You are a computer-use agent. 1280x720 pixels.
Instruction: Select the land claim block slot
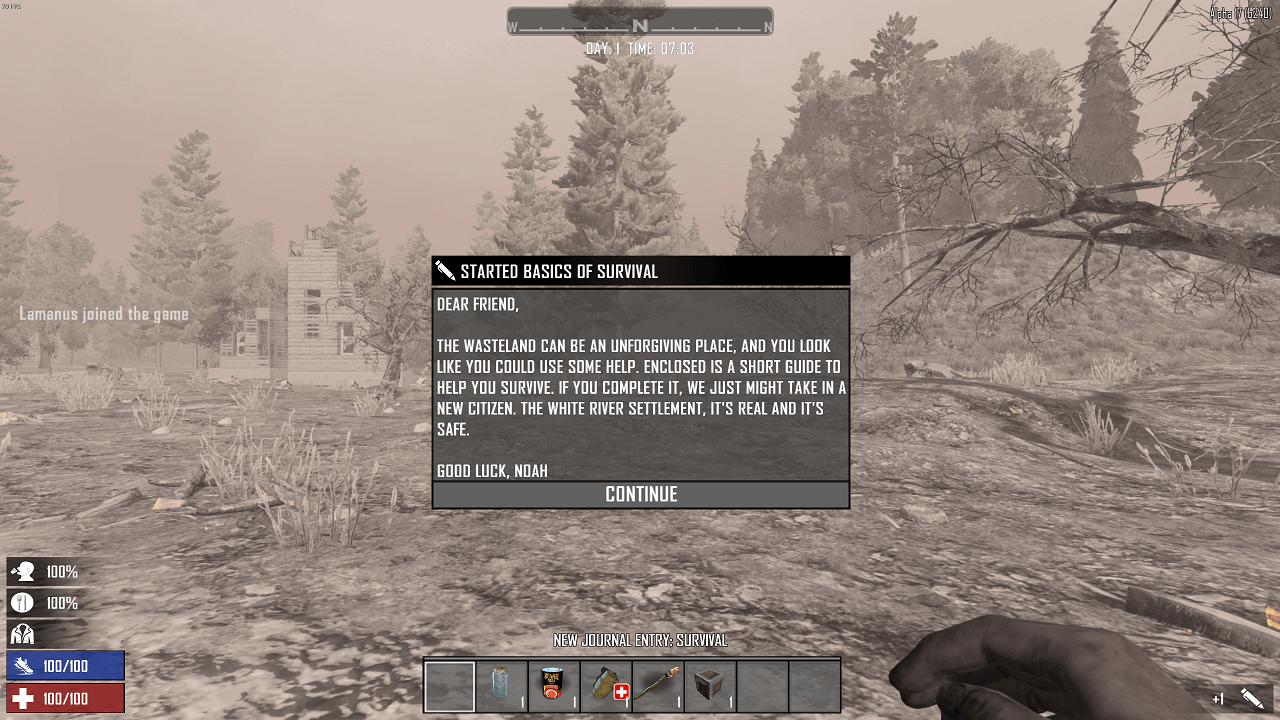coord(710,686)
